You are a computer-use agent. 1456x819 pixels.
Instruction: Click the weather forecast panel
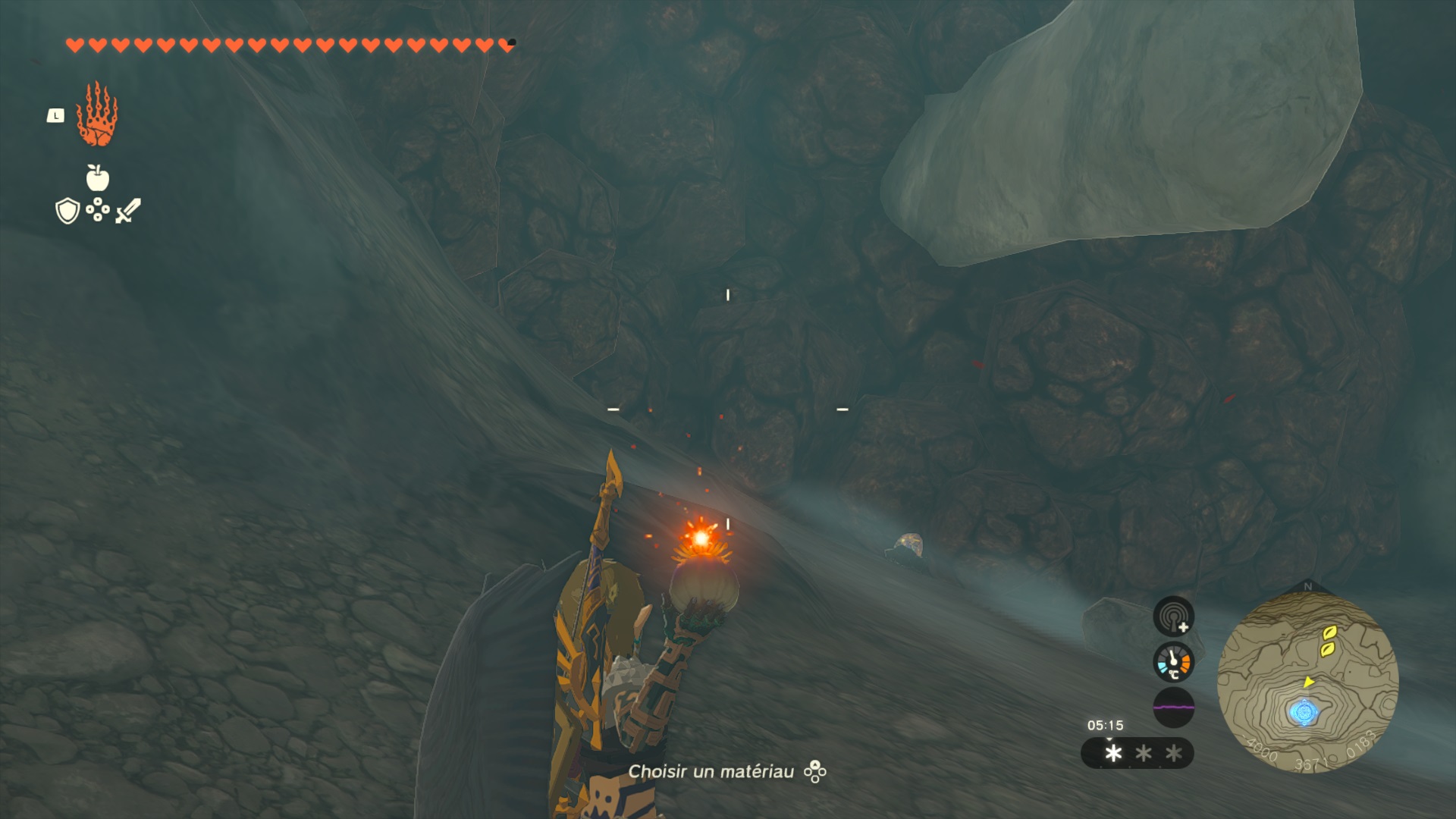[x=1137, y=753]
